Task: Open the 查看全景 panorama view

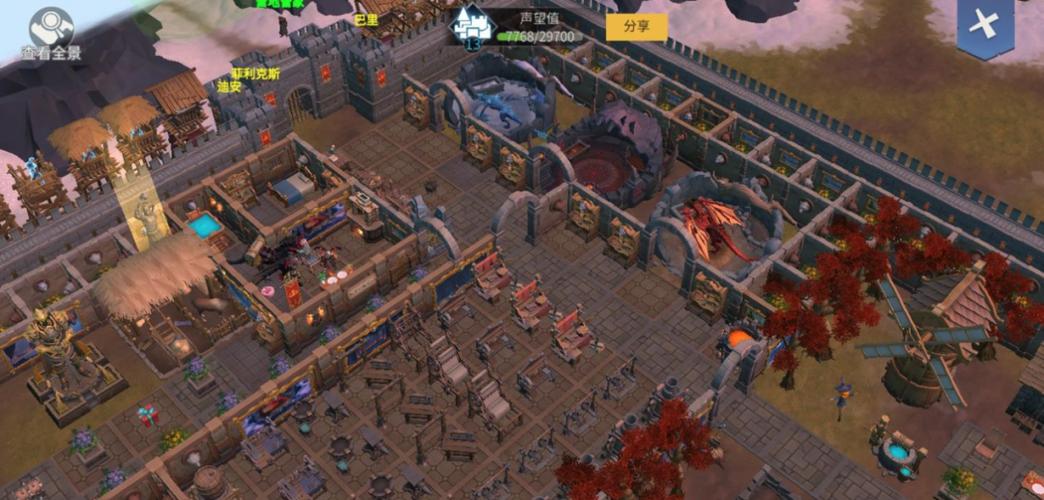Action: tap(50, 32)
